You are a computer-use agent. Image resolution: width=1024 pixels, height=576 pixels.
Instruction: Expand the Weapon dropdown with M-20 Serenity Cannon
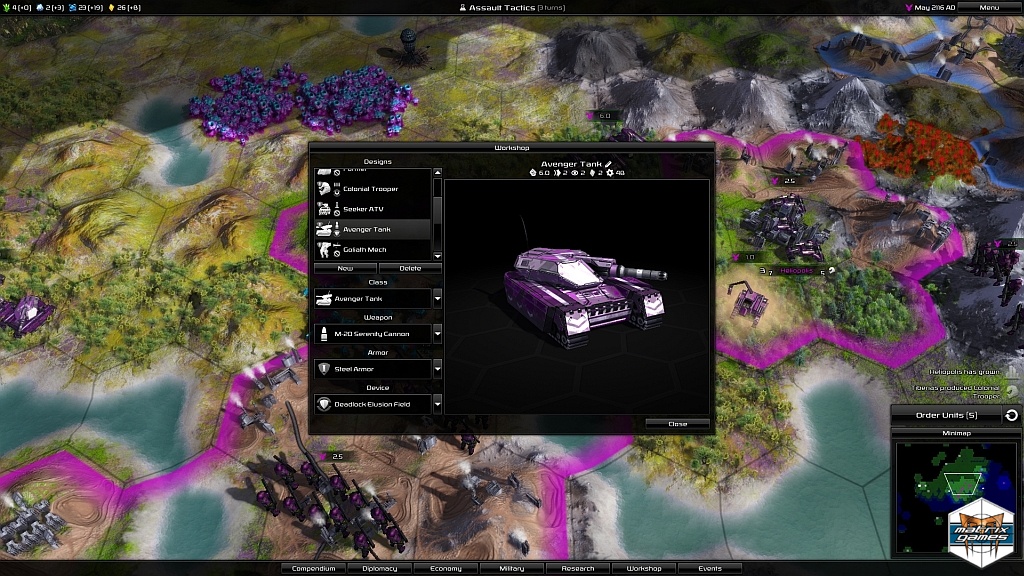[x=437, y=334]
